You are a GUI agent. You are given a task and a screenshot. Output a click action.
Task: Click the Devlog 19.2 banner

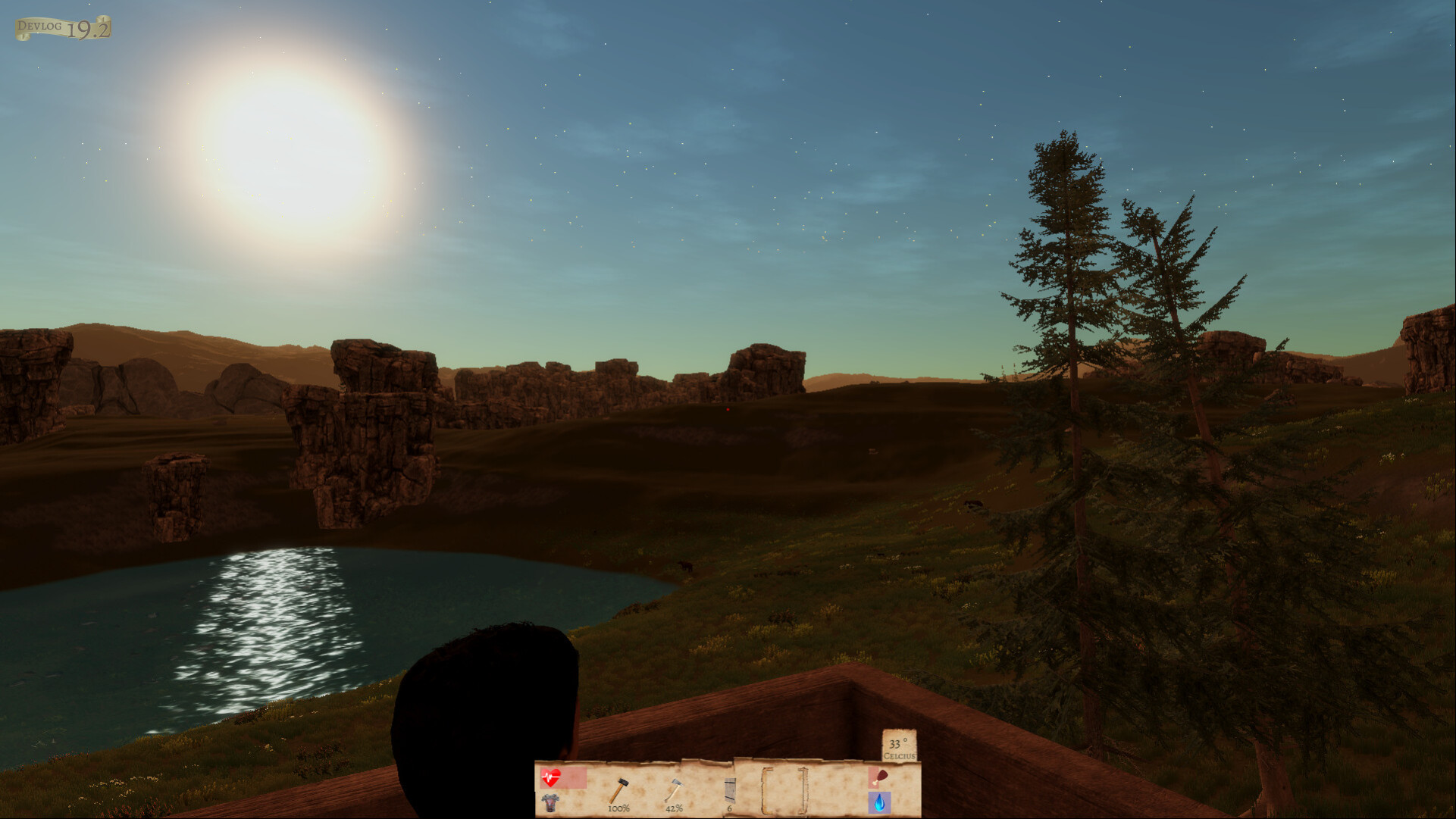(64, 29)
